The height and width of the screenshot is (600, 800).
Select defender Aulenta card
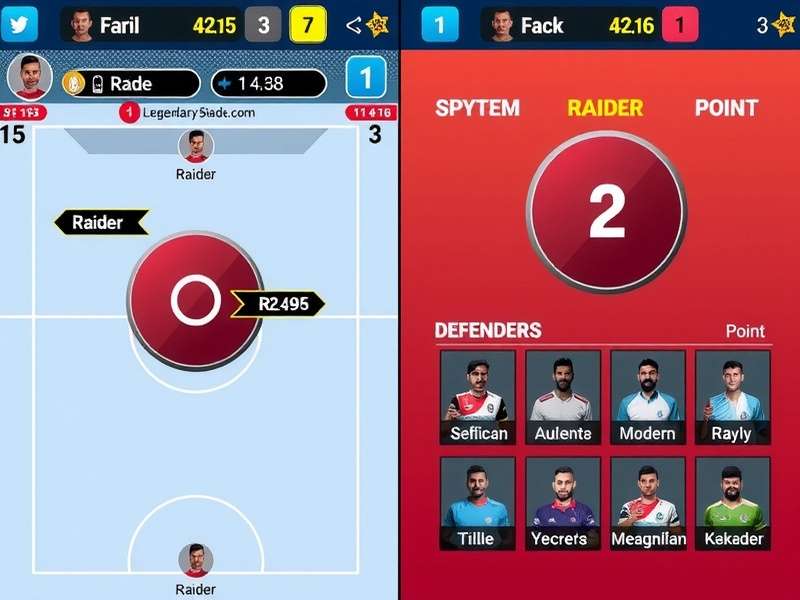point(563,396)
